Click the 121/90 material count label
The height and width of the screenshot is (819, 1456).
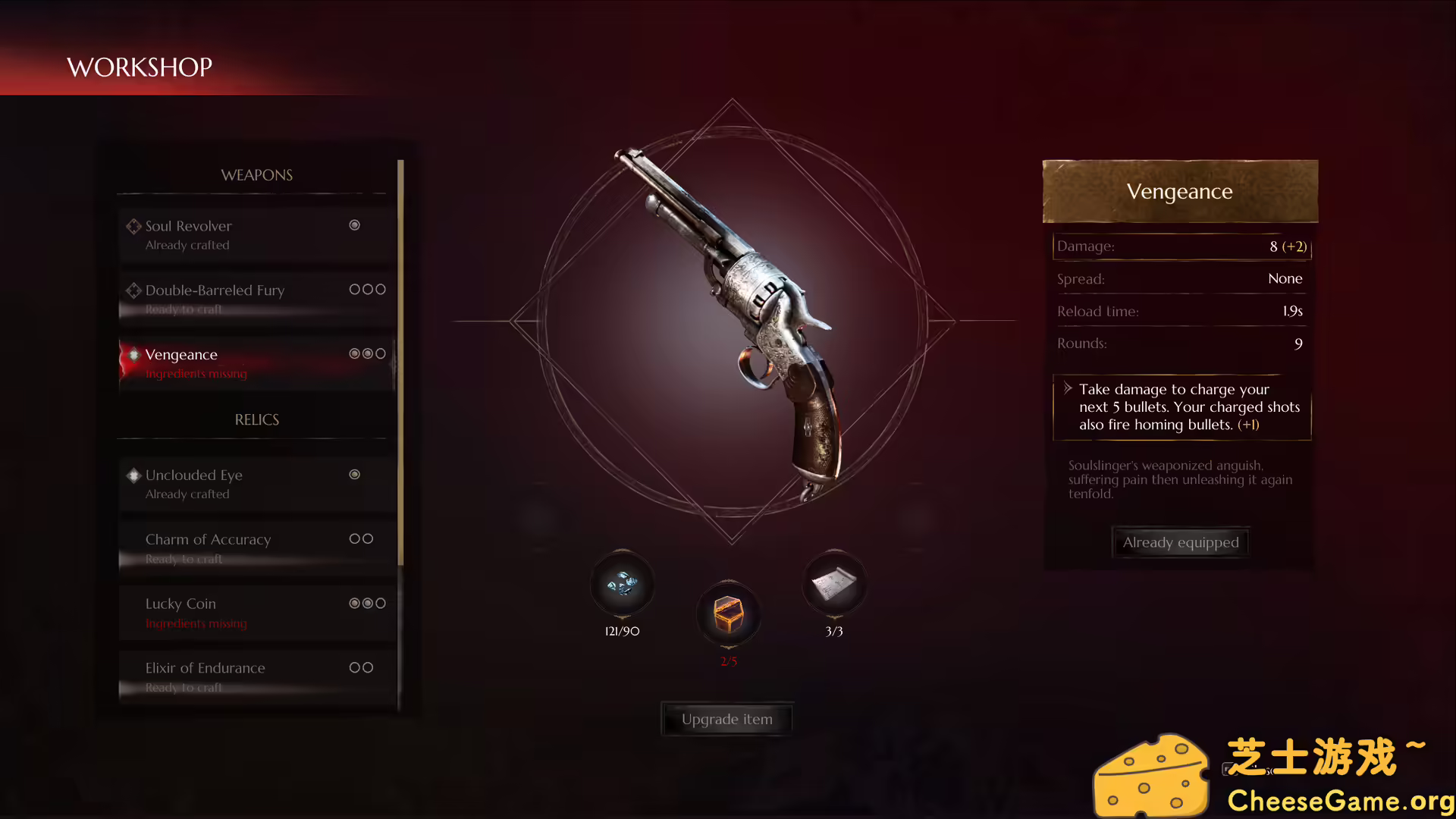tap(621, 630)
